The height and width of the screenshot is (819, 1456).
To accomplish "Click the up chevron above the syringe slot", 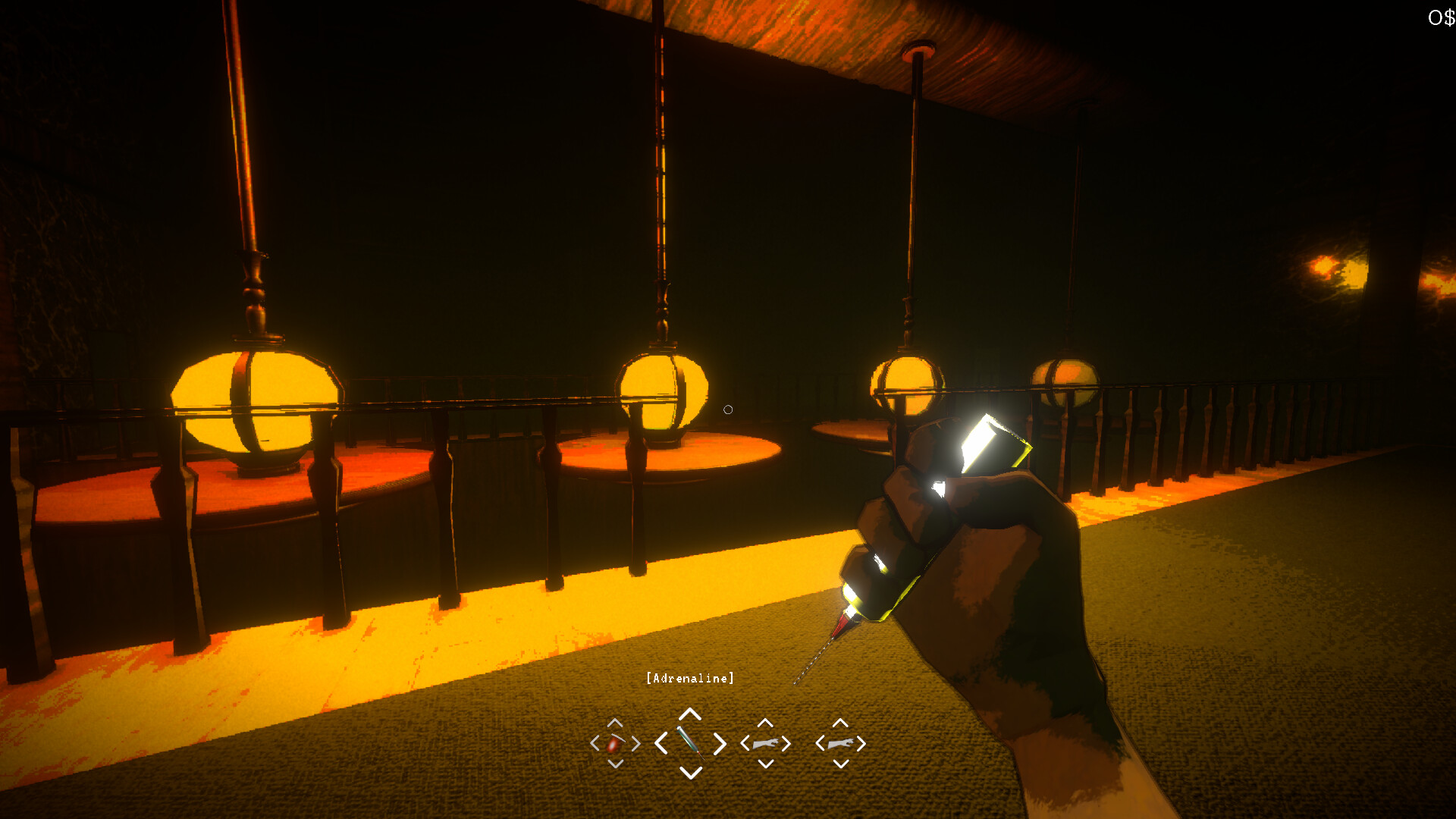I will coord(689,715).
